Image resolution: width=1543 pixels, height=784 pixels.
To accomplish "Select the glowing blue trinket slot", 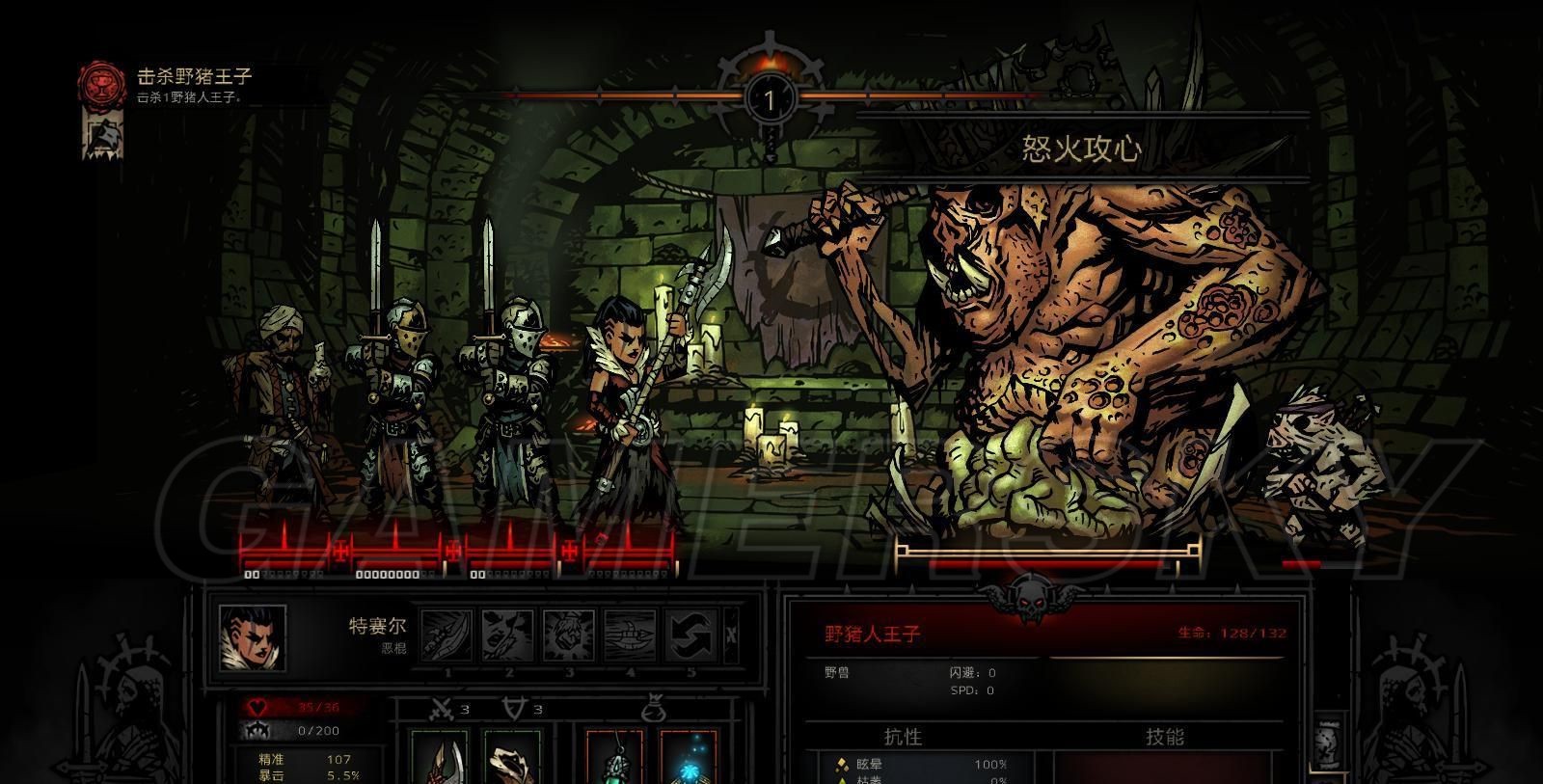I will pyautogui.click(x=689, y=759).
